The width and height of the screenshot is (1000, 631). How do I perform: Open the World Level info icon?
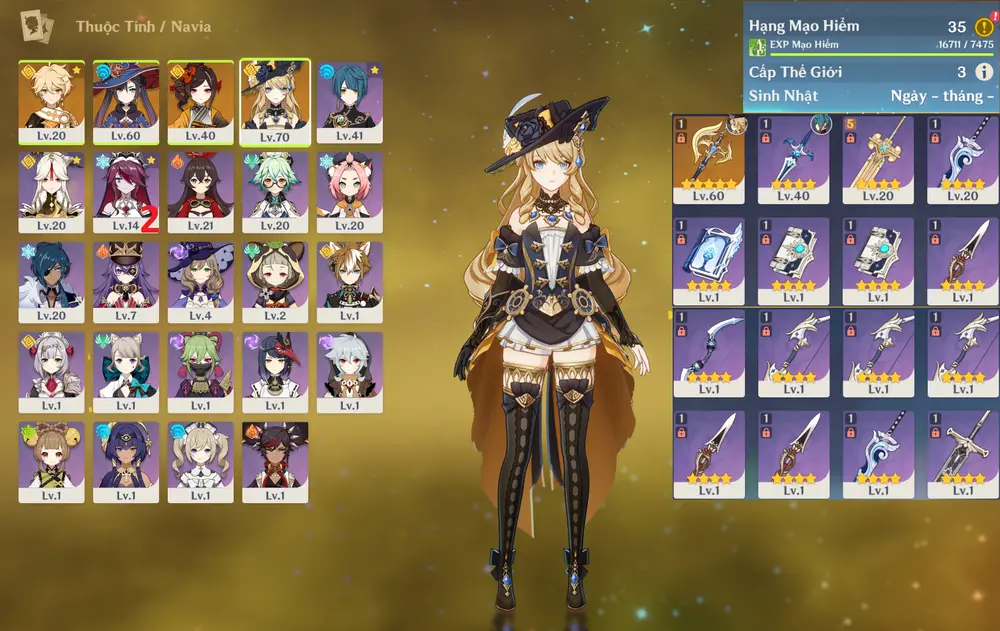pos(984,72)
